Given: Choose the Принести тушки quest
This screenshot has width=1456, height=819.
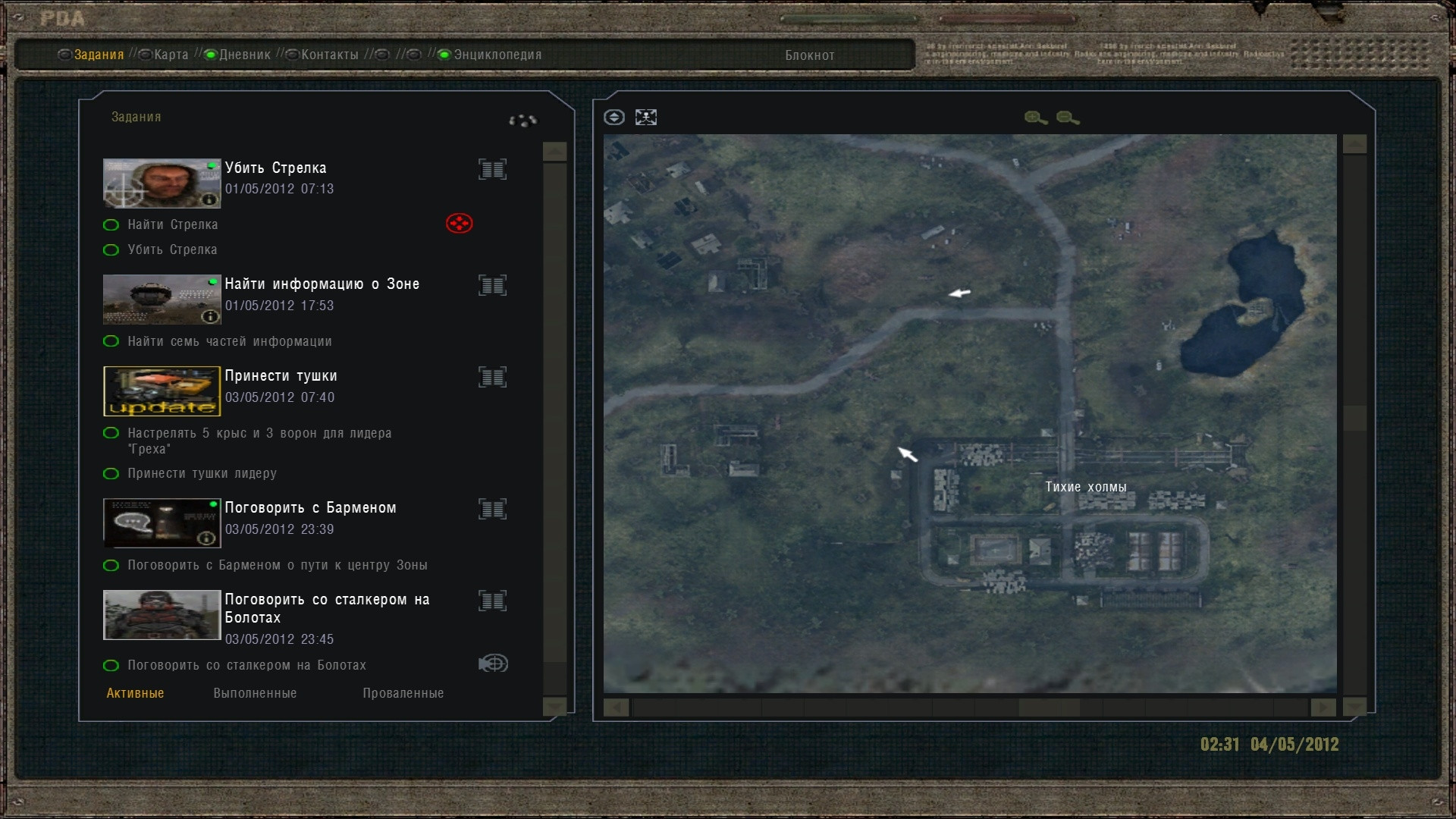Looking at the screenshot, I should coord(281,375).
